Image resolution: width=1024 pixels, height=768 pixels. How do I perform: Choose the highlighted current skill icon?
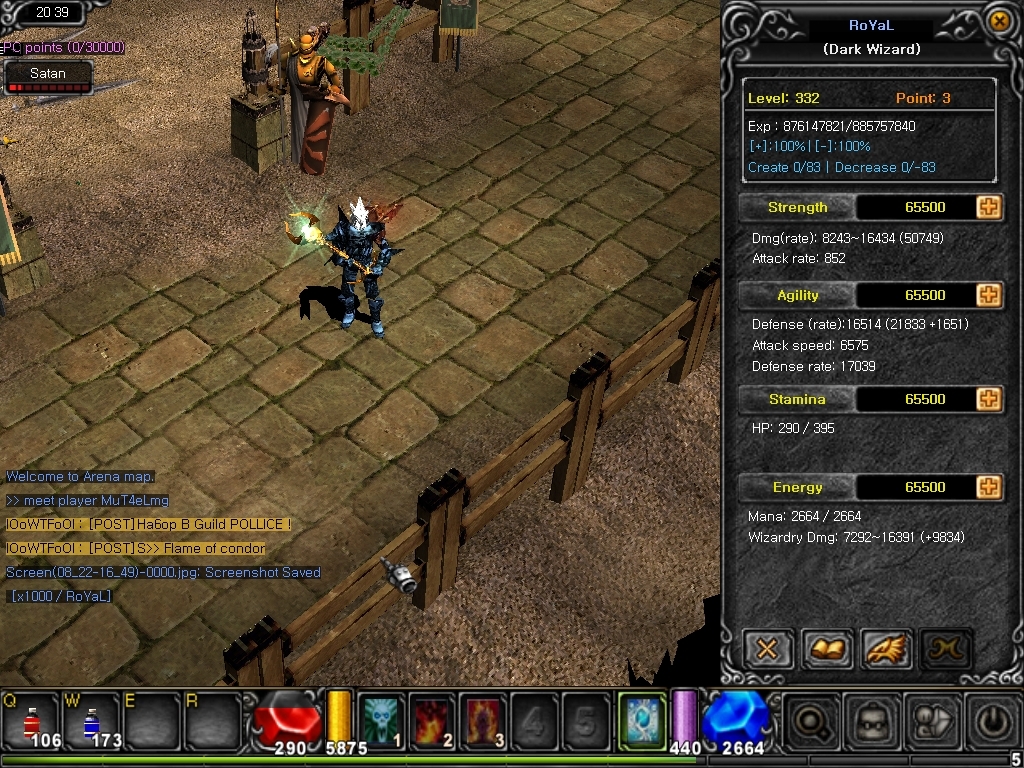[641, 720]
